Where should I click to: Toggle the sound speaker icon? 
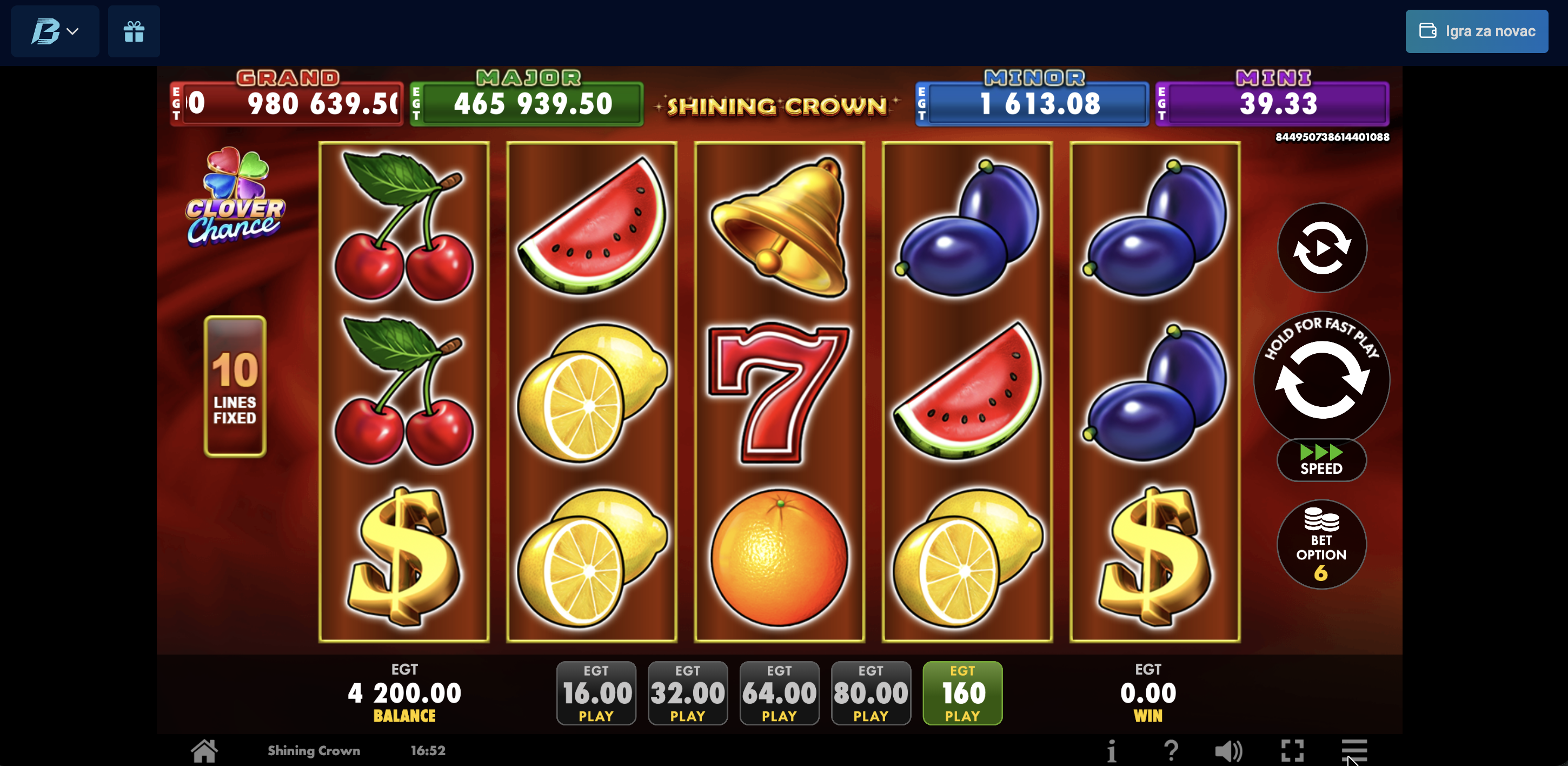(x=1228, y=751)
